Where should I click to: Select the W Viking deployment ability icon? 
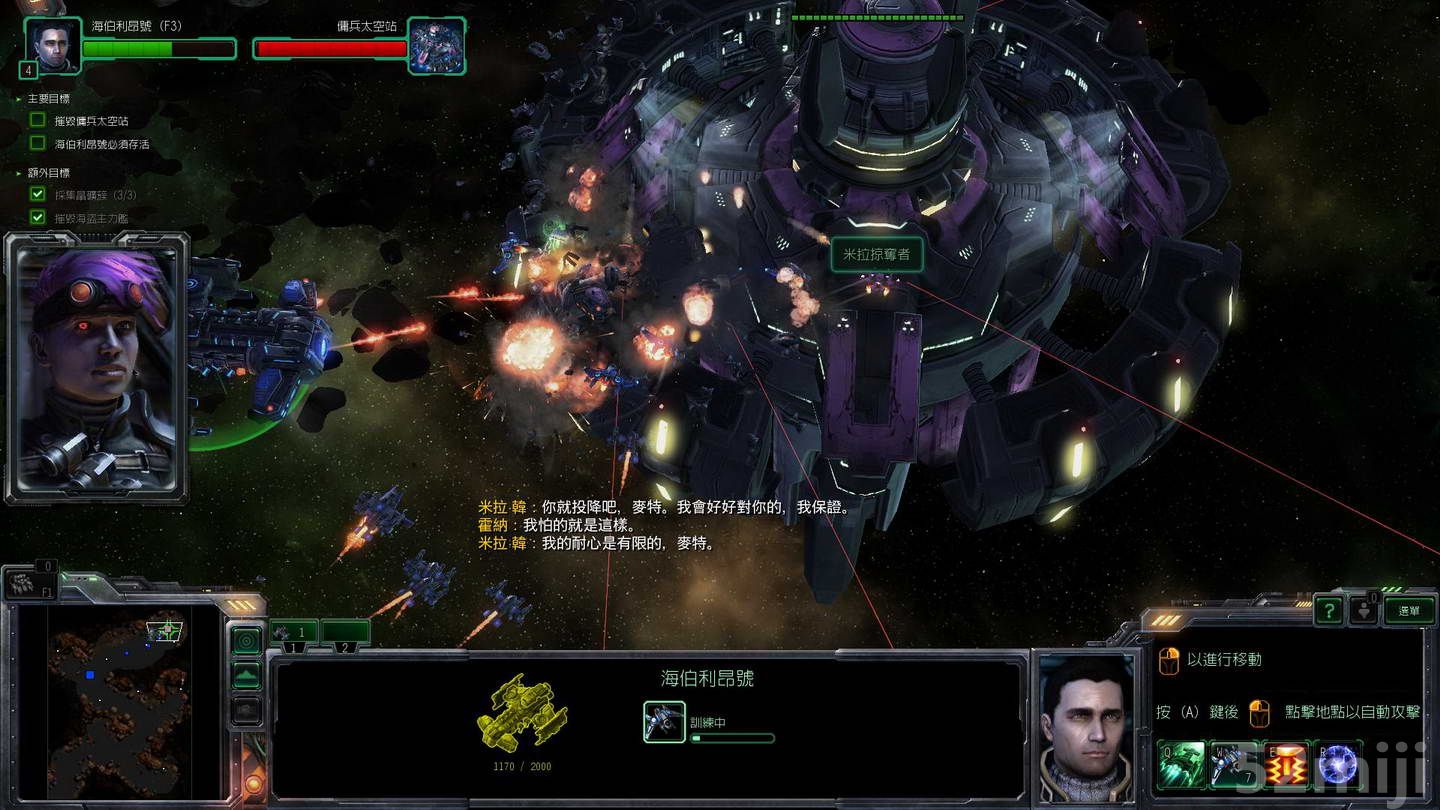1235,764
